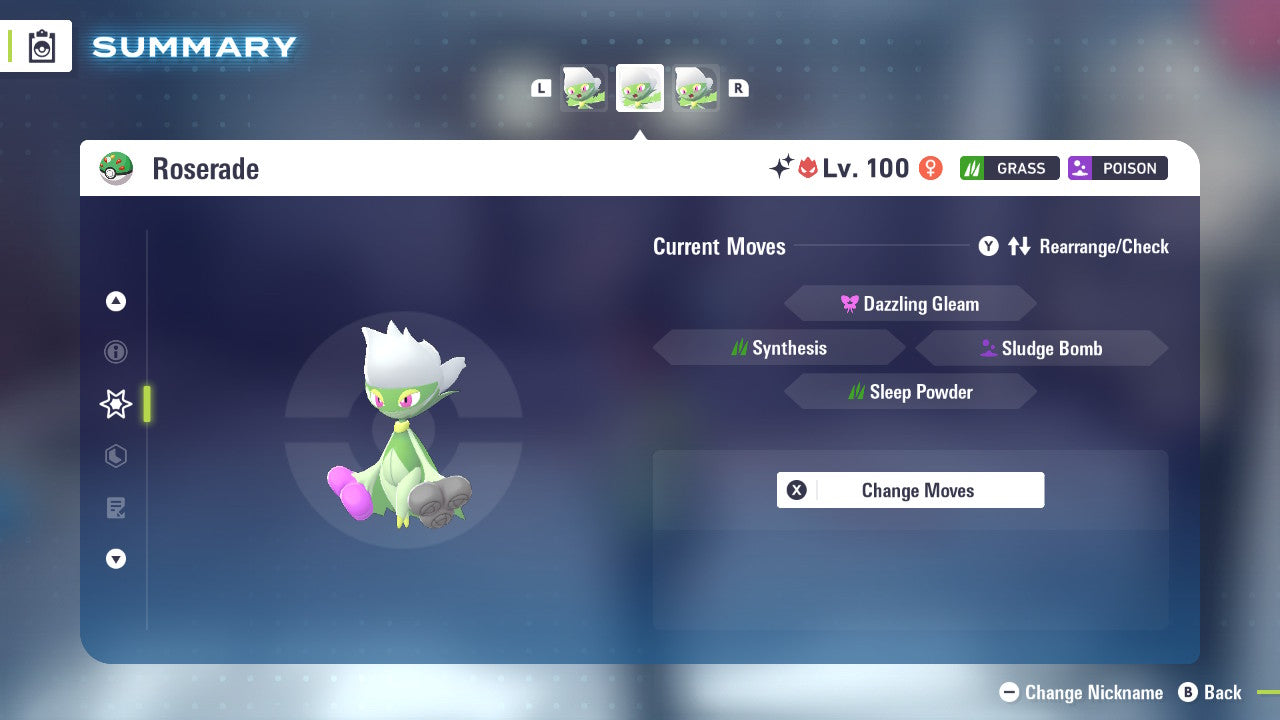Select the info page icon in sidebar

[115, 352]
